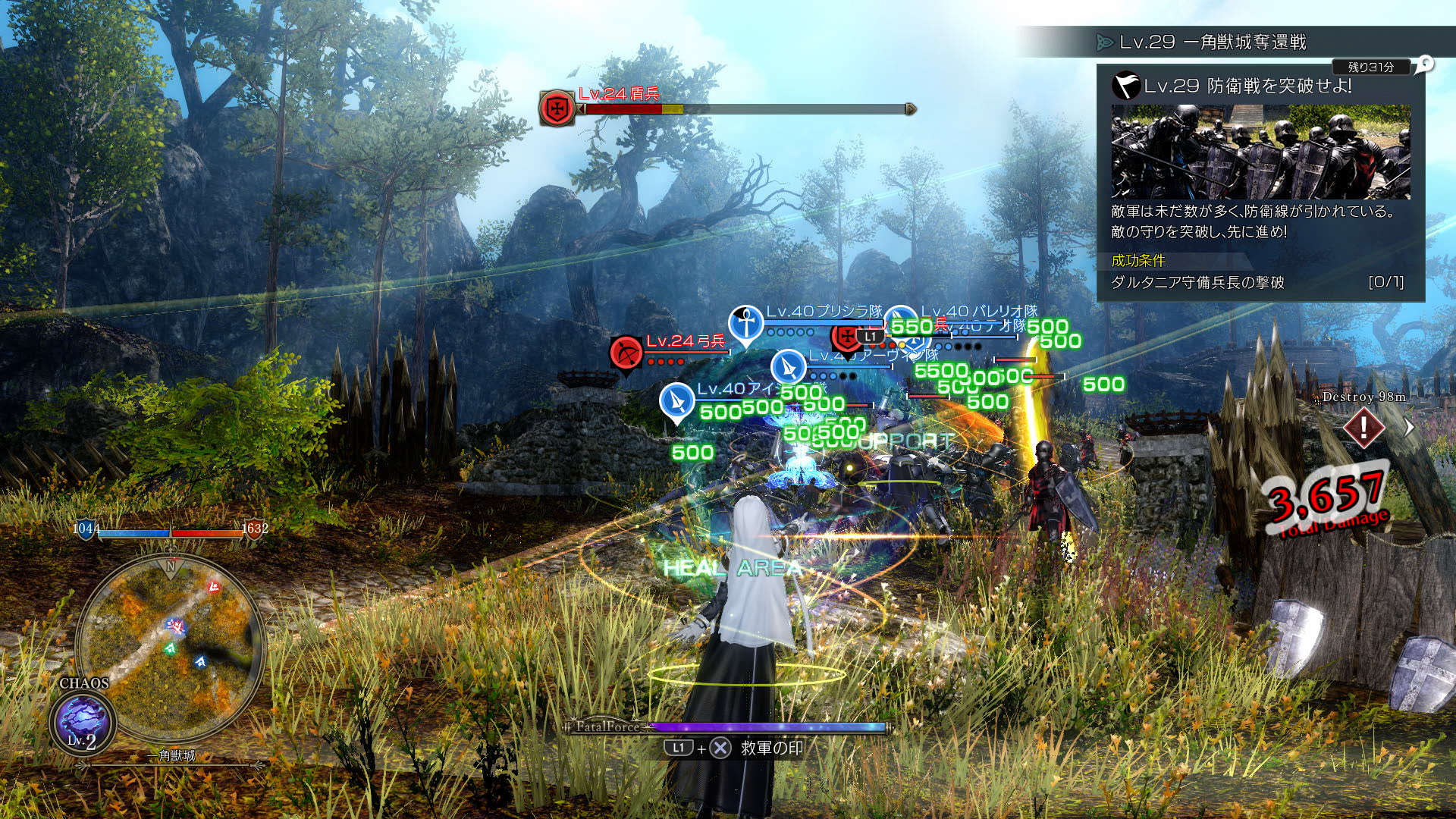Open the circular minimap
The image size is (1456, 819).
click(x=171, y=649)
